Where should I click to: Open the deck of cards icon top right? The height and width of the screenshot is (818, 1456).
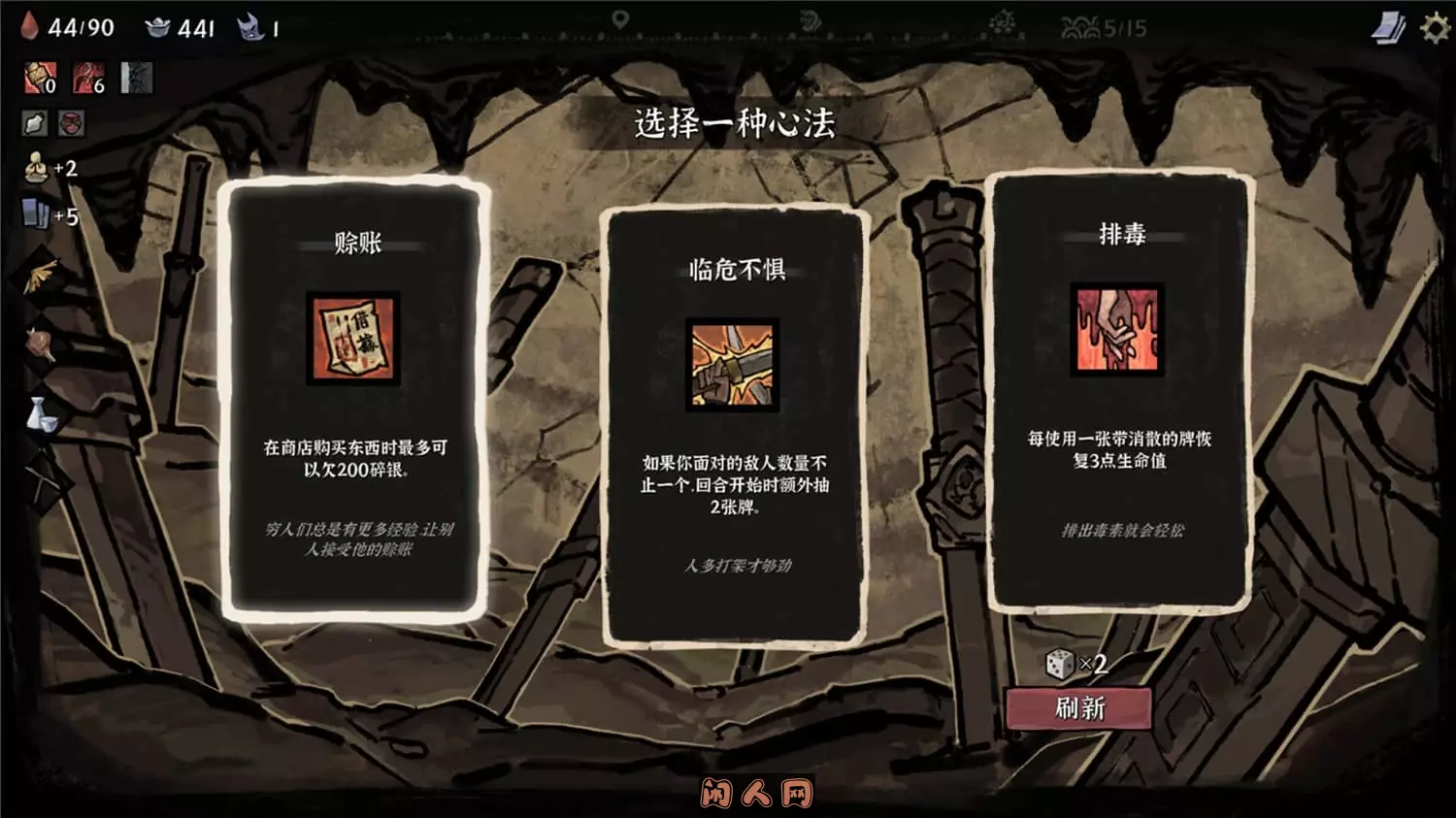(x=1388, y=26)
